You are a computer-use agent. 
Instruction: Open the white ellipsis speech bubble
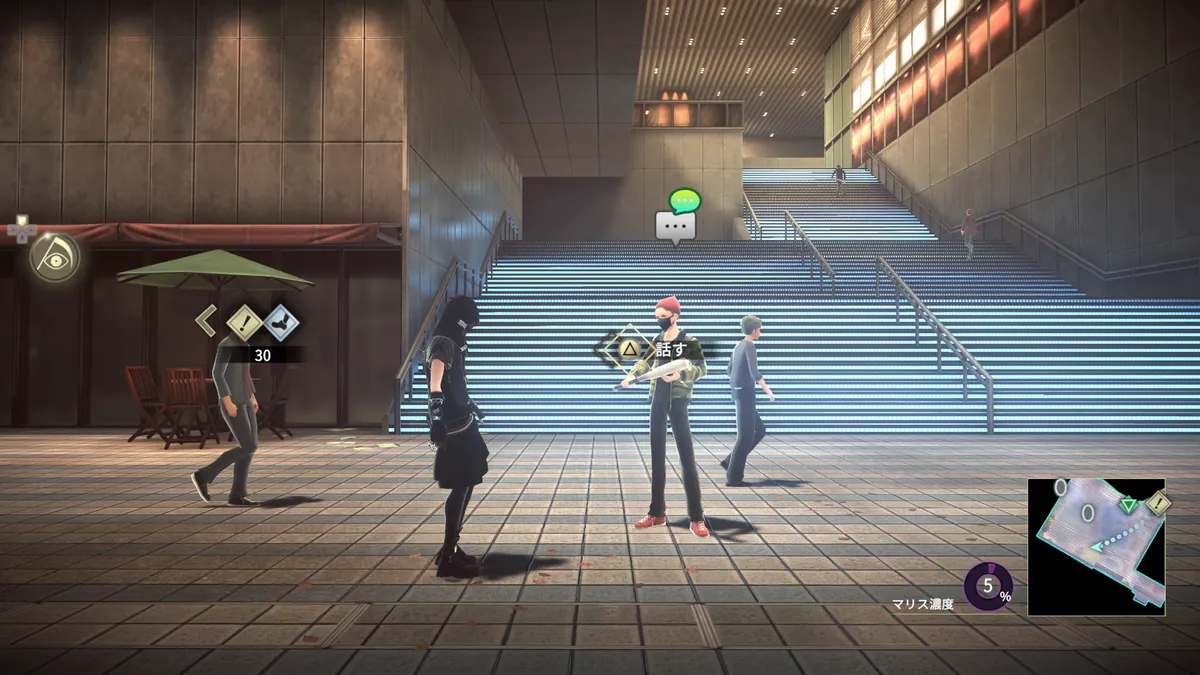[675, 226]
